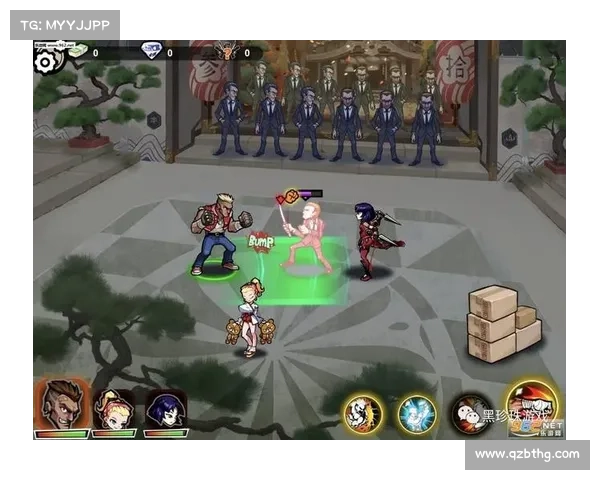This screenshot has height=480, width=600.
Task: Select the blonde girl character portrait
Action: tap(113, 408)
